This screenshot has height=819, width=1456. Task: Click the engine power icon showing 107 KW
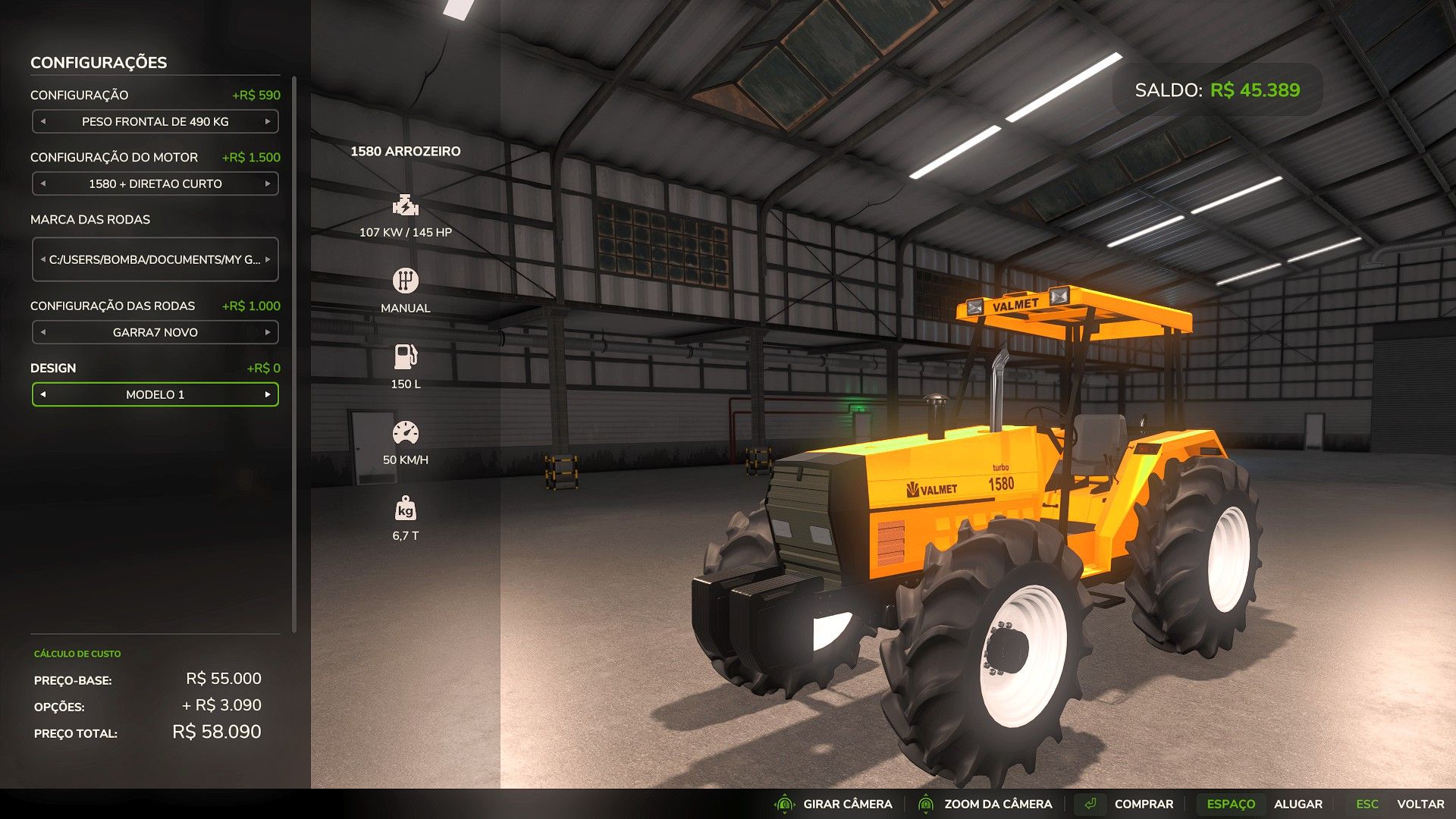click(x=406, y=205)
